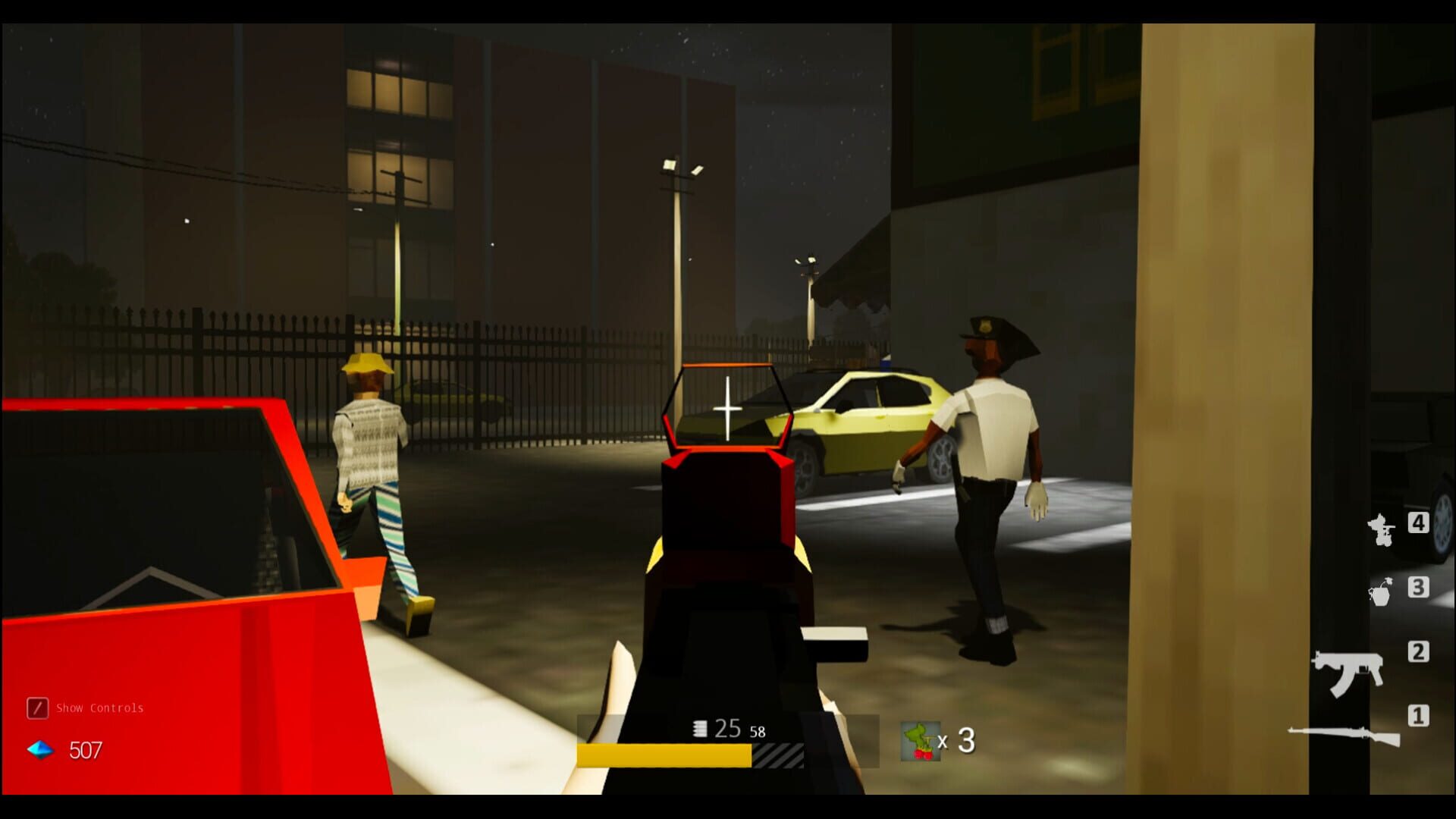Viewport: 1456px width, 819px height.
Task: Click the yellow ammo progress bar
Action: point(664,756)
